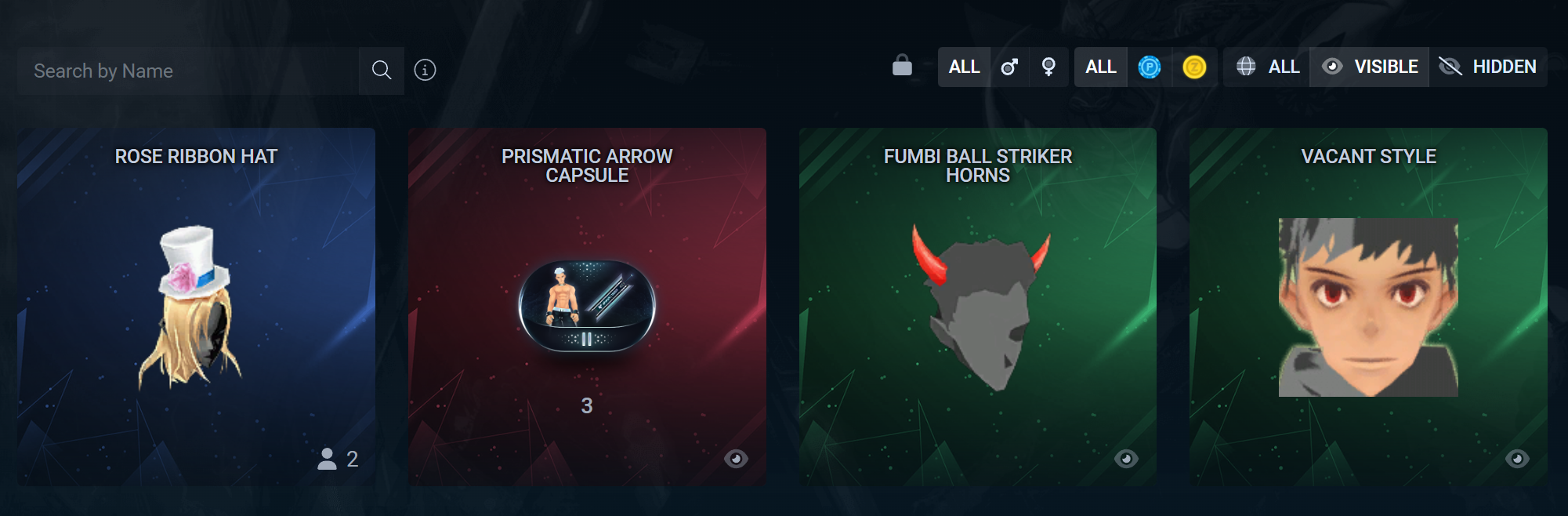1568x516 pixels.
Task: Select the female gender filter
Action: pos(1048,67)
